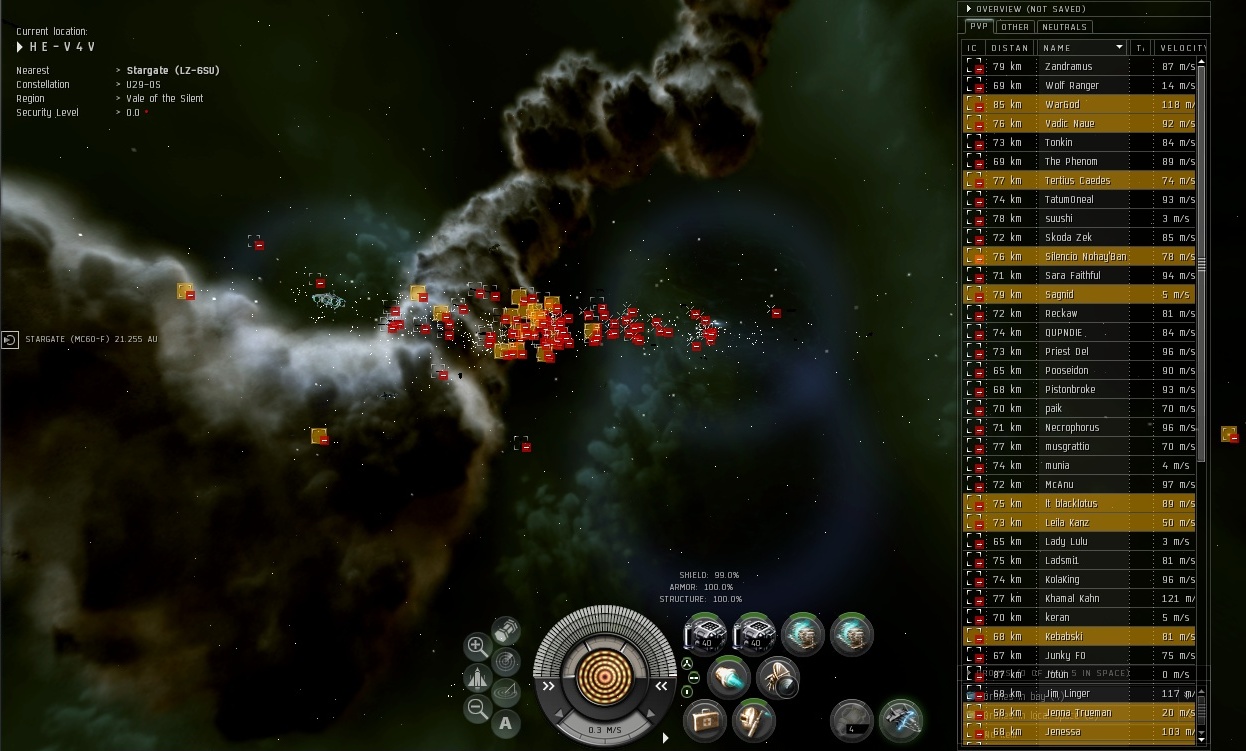
Task: Zoom out with the magnifier minus button
Action: click(x=478, y=709)
